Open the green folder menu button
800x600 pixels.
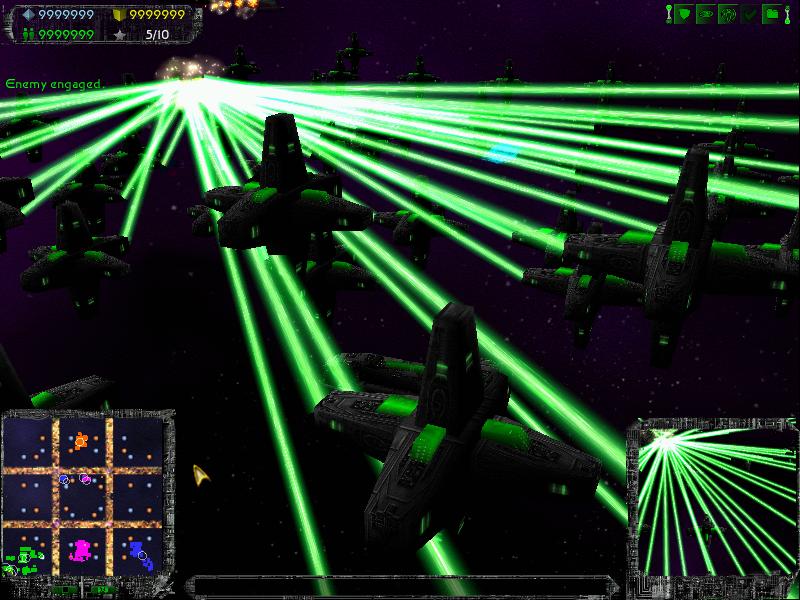[772, 14]
